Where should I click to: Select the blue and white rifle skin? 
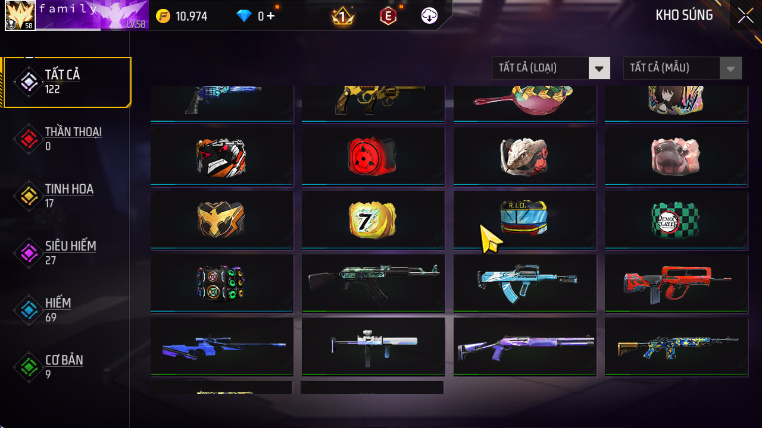pyautogui.click(x=524, y=281)
